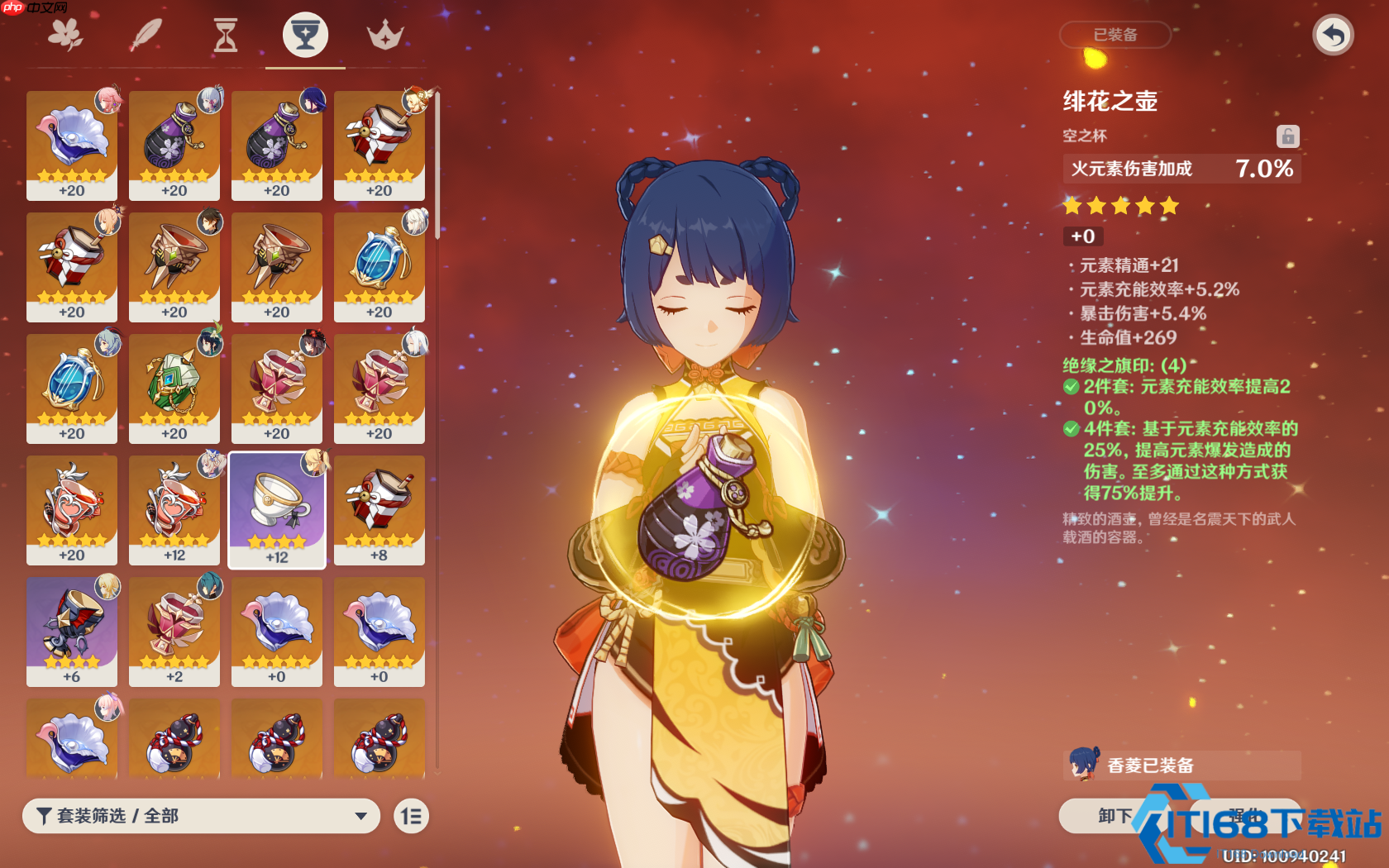This screenshot has width=1389, height=868.
Task: Choose the +12 five-star pink goblet
Action: coord(174,509)
